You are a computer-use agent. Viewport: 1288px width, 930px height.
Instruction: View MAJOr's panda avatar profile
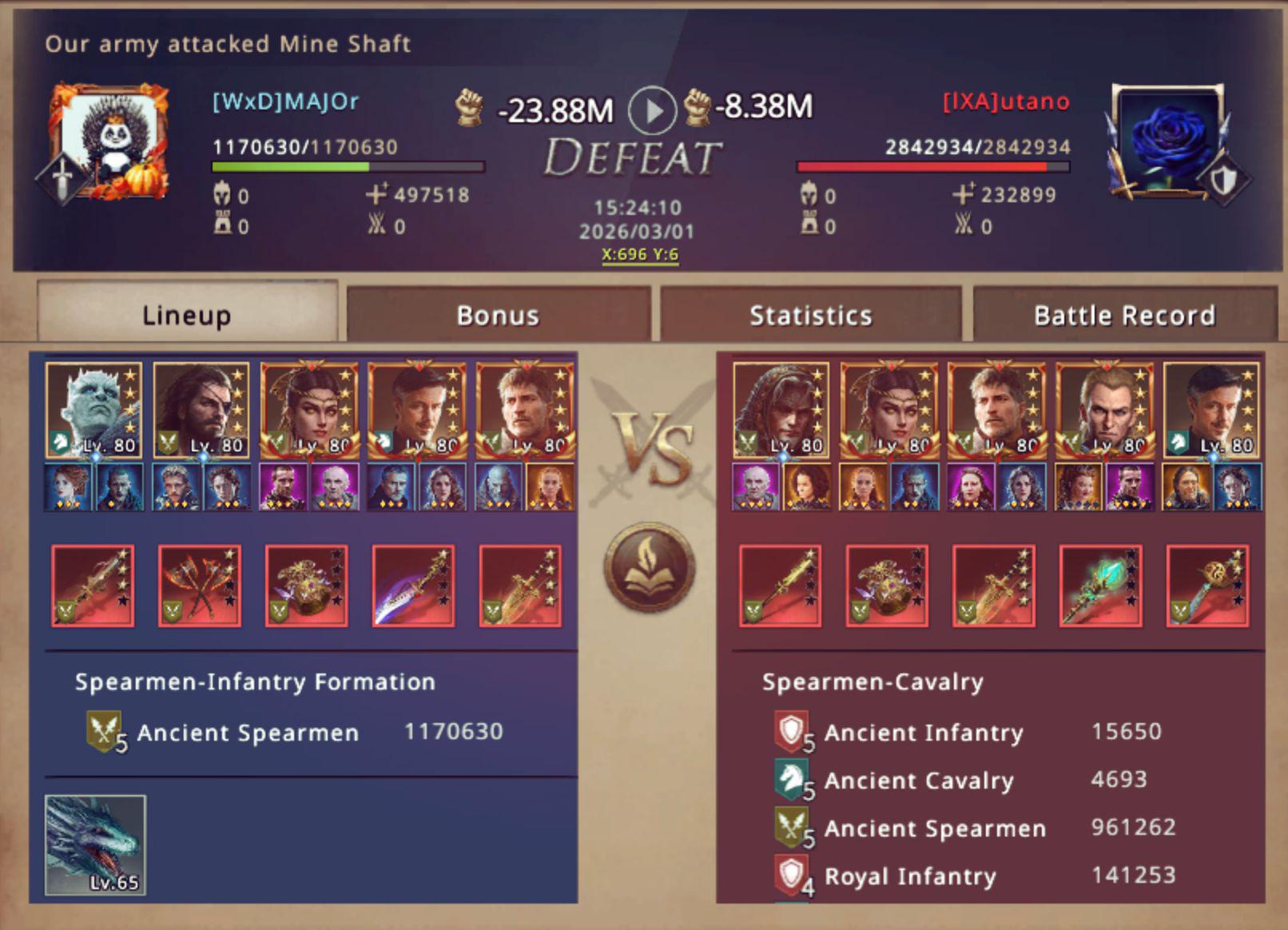[x=112, y=141]
